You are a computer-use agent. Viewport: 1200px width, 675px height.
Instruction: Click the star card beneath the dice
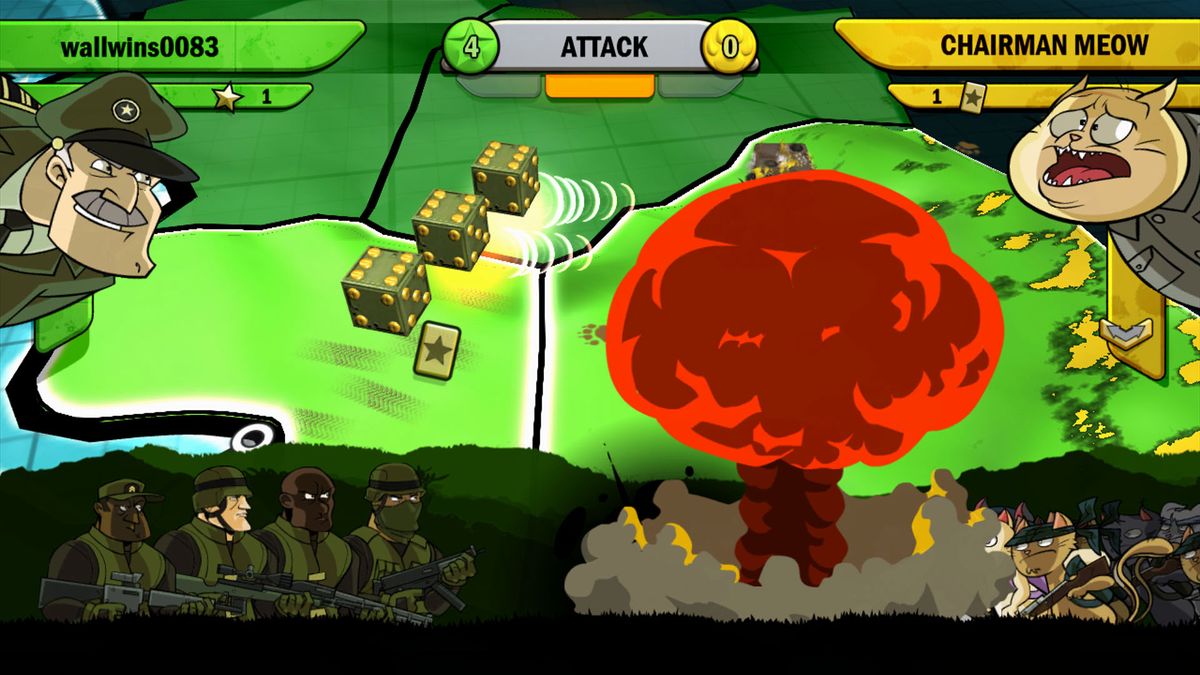coord(437,350)
